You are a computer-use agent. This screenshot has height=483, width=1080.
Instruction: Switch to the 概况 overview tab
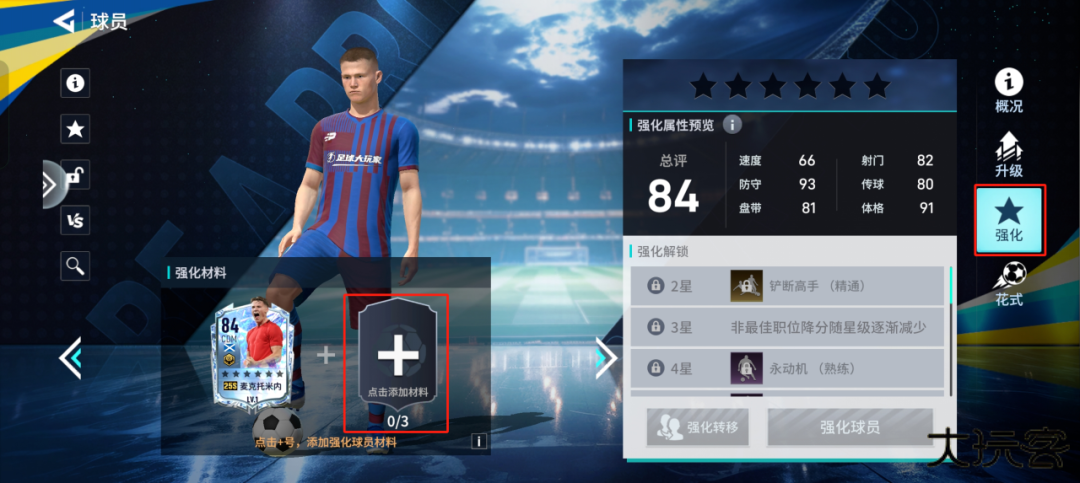pyautogui.click(x=1009, y=91)
